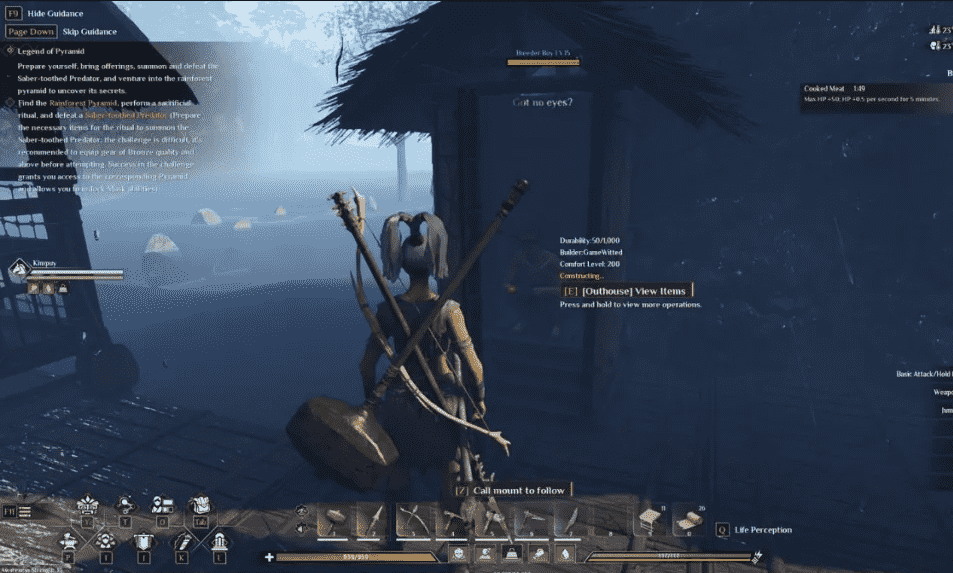Select the hotbar item with count 11
Screen dimensions: 953x573
pyautogui.click(x=650, y=521)
